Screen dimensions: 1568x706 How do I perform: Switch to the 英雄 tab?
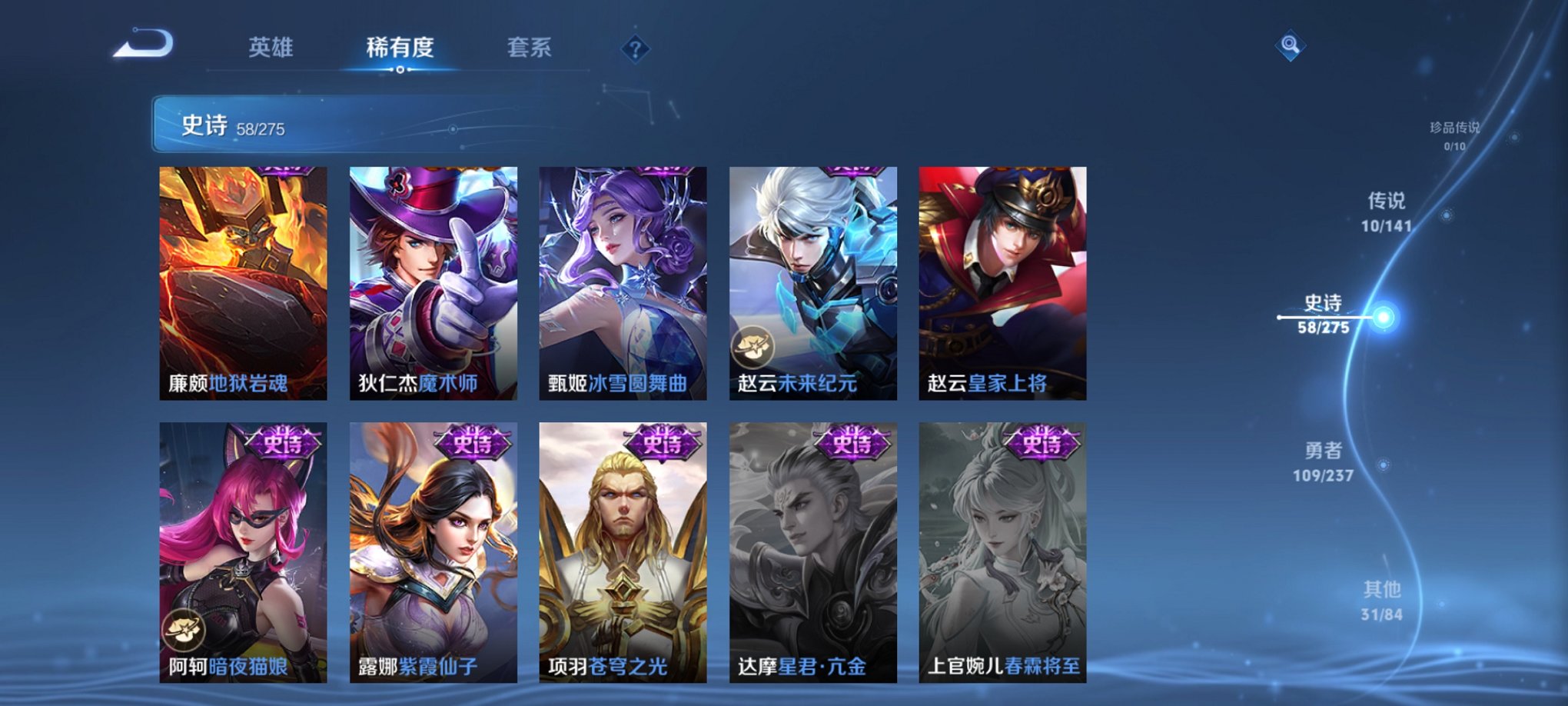pyautogui.click(x=269, y=48)
